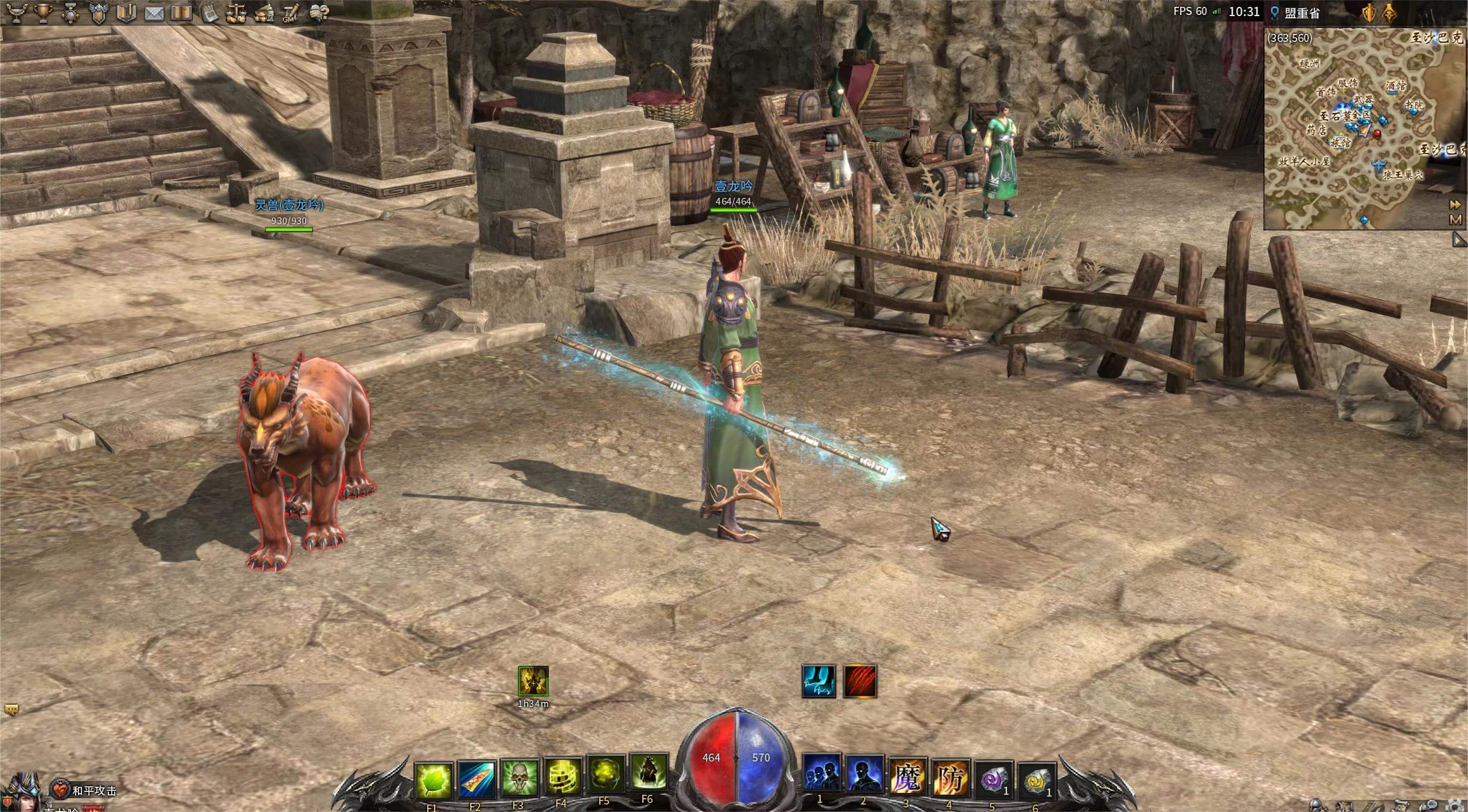
Task: Open the full map with M button
Action: pos(1455,220)
